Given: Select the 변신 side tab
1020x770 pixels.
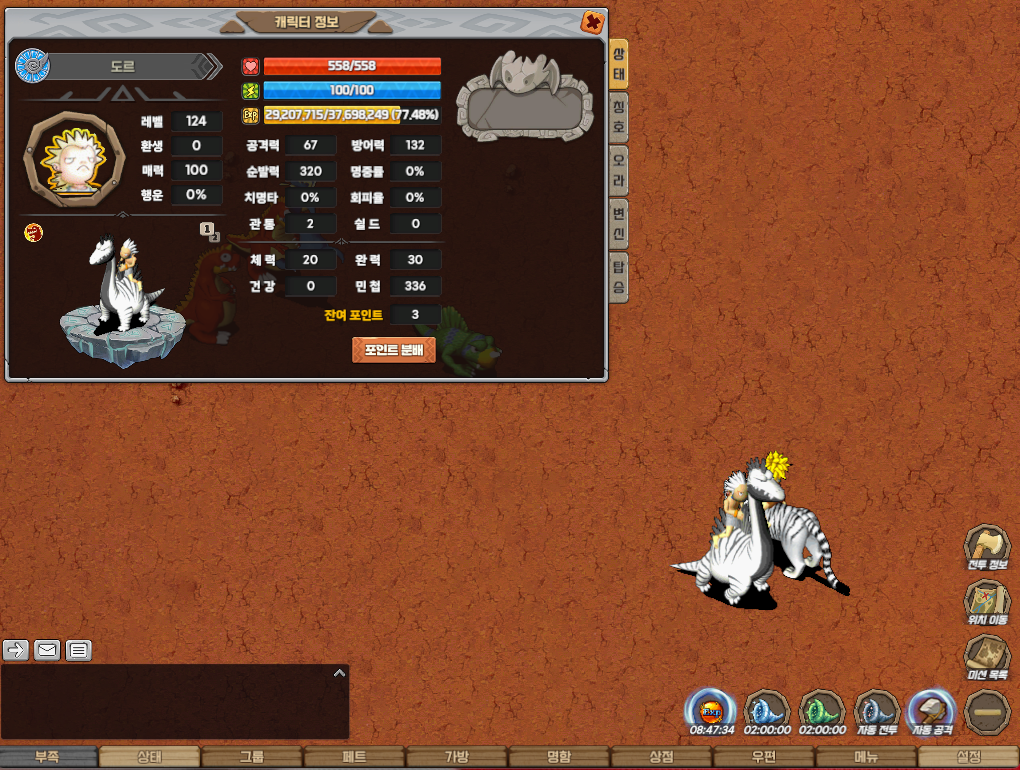Looking at the screenshot, I should (x=619, y=223).
